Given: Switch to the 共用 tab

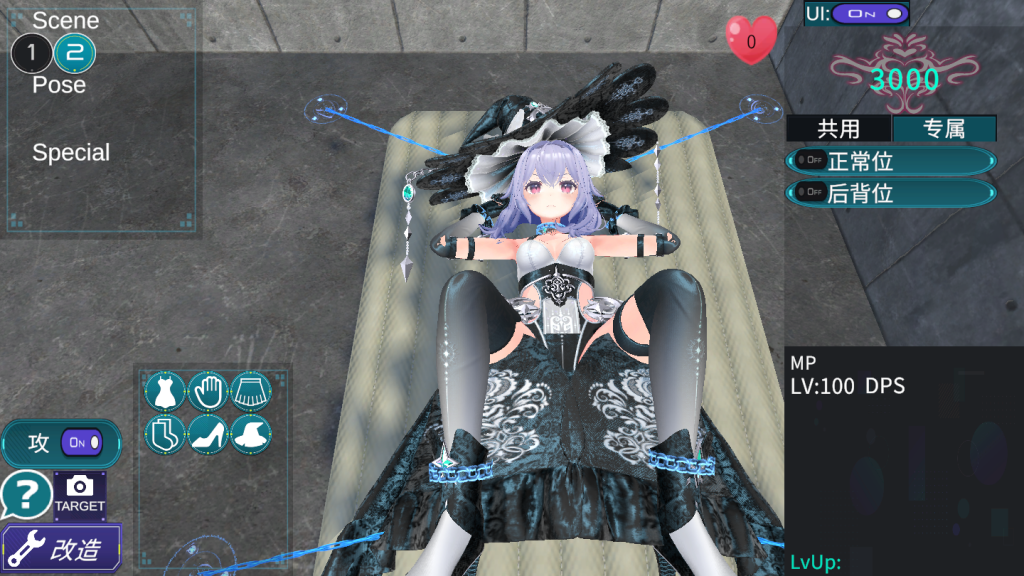Looking at the screenshot, I should click(838, 128).
